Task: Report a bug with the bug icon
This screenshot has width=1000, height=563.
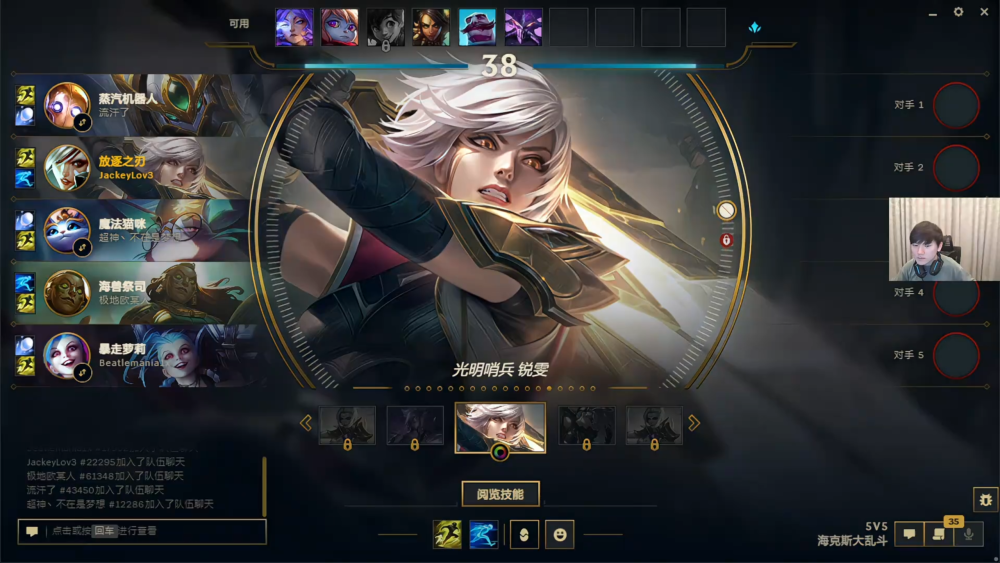Action: [x=985, y=499]
